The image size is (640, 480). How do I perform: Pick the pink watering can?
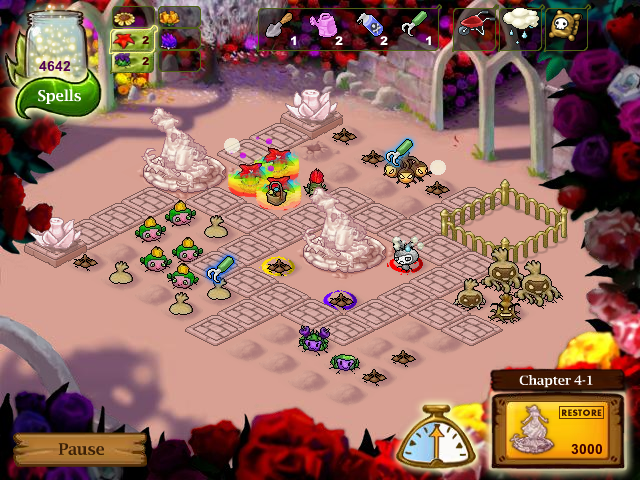[x=325, y=29]
